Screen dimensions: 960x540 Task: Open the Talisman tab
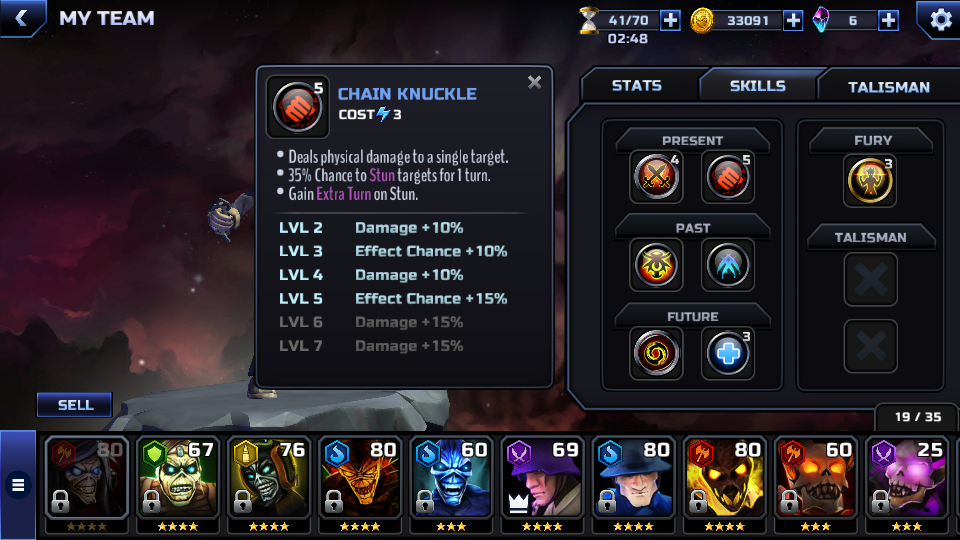[888, 87]
